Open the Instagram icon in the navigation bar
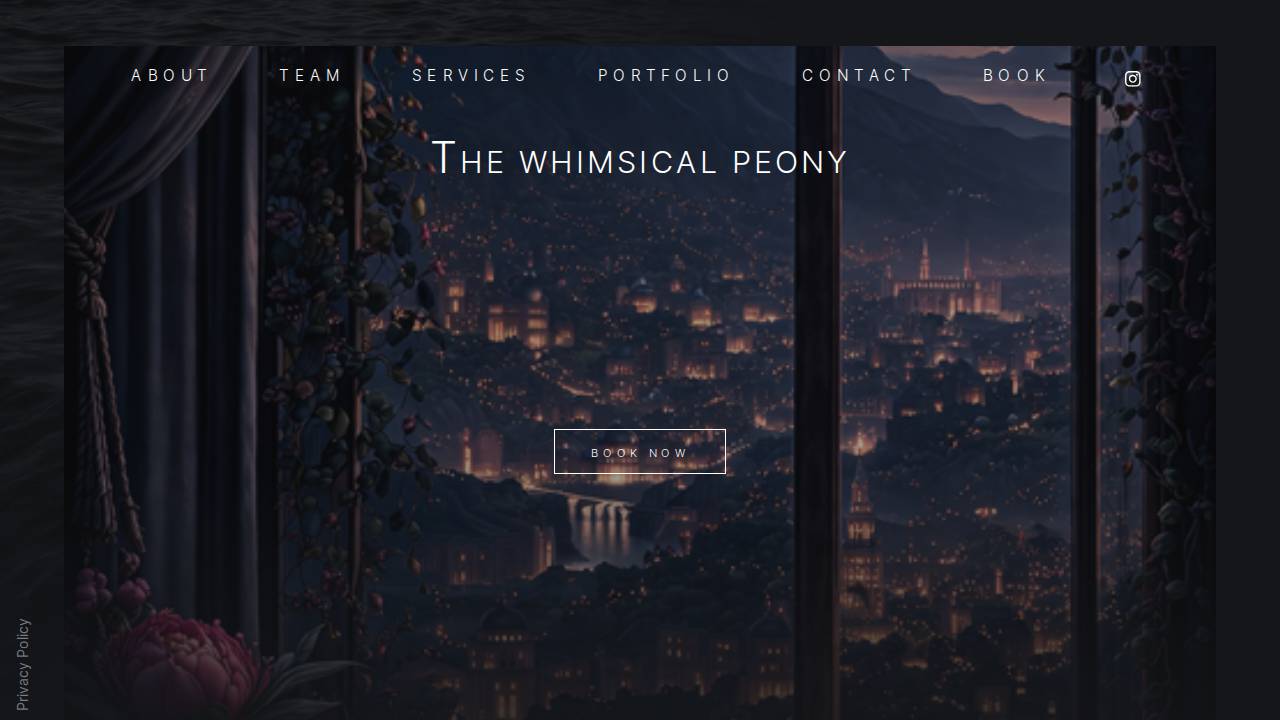Screen dimensions: 1280x720 [x=1132, y=78]
